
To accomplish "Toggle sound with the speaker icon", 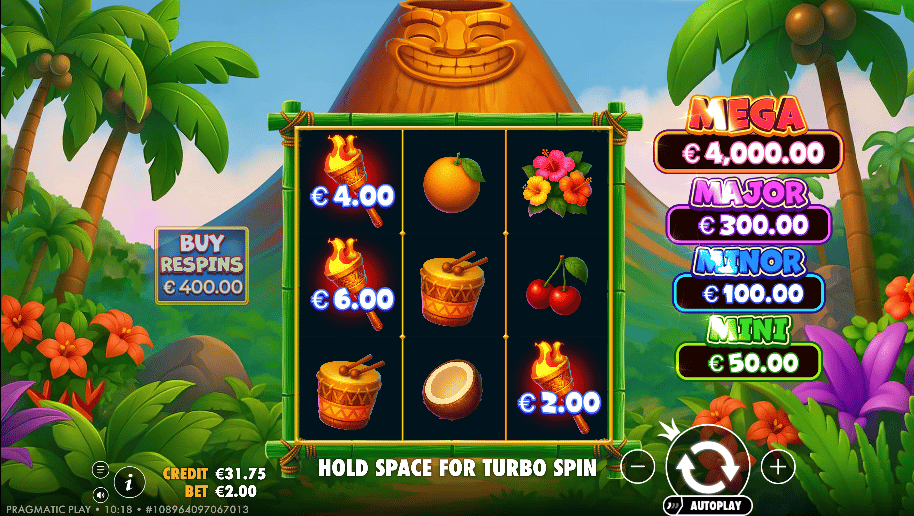I will click(100, 494).
